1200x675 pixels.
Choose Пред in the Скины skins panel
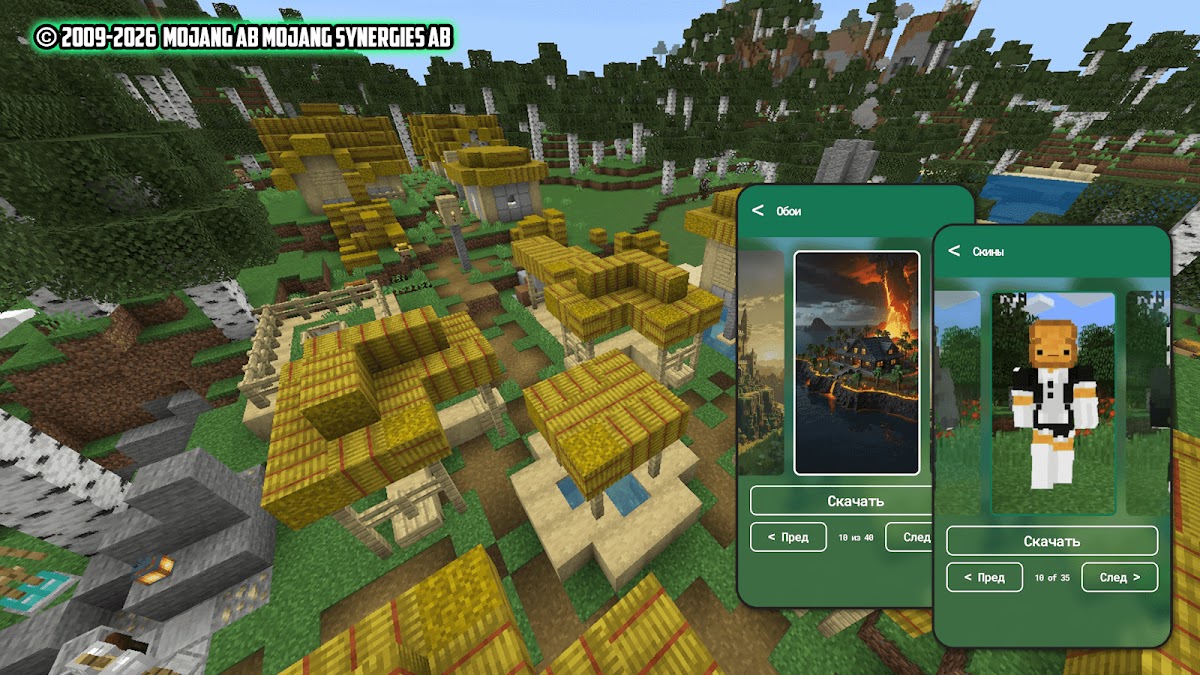tap(984, 577)
